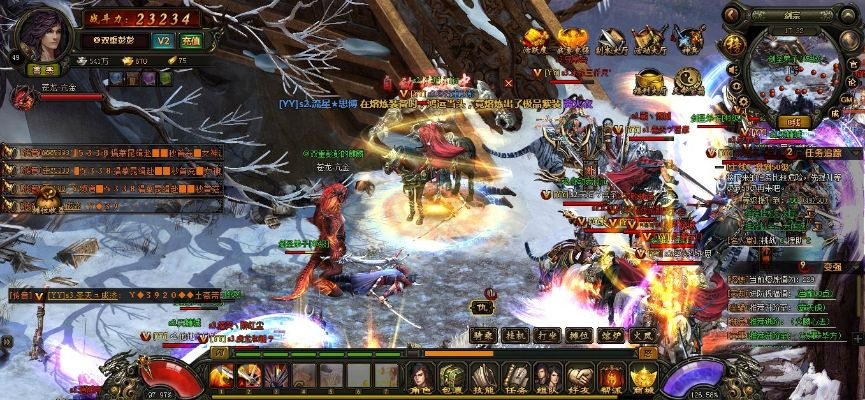
Task: Open the 组队 team menu
Action: [547, 378]
